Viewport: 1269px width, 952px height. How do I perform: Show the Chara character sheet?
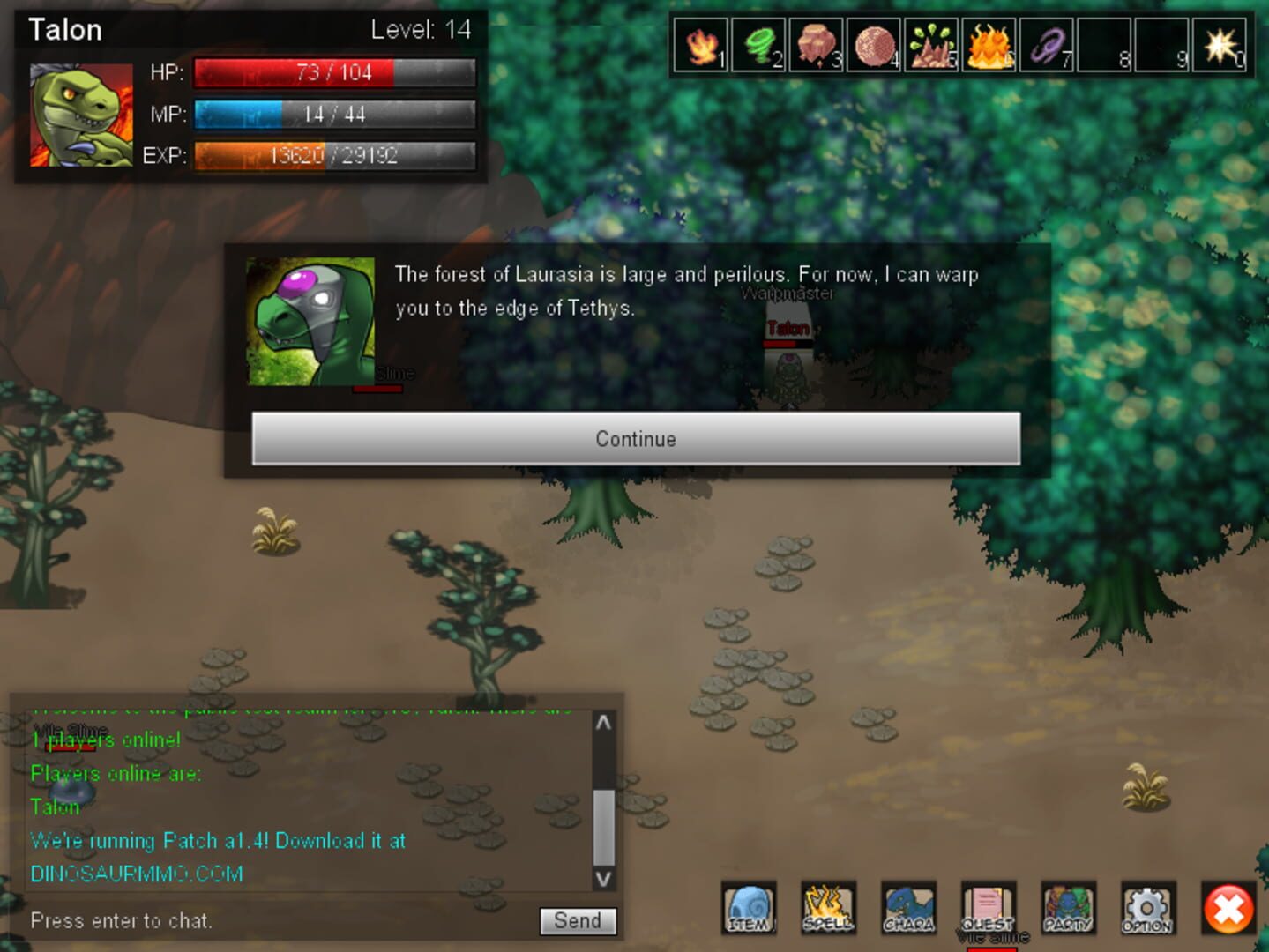(908, 908)
